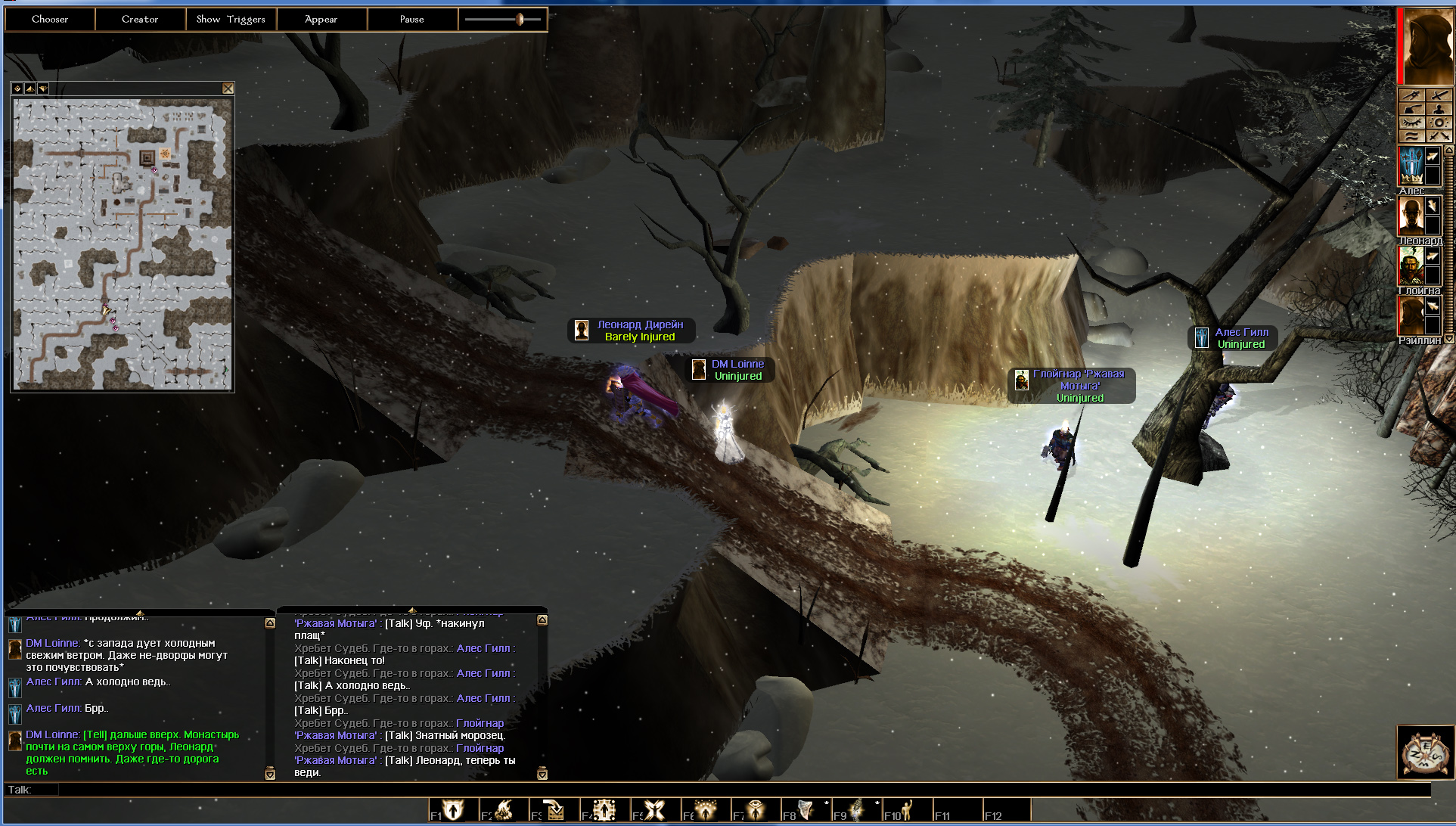
Task: Click the hooded DM portrait
Action: 1427,45
